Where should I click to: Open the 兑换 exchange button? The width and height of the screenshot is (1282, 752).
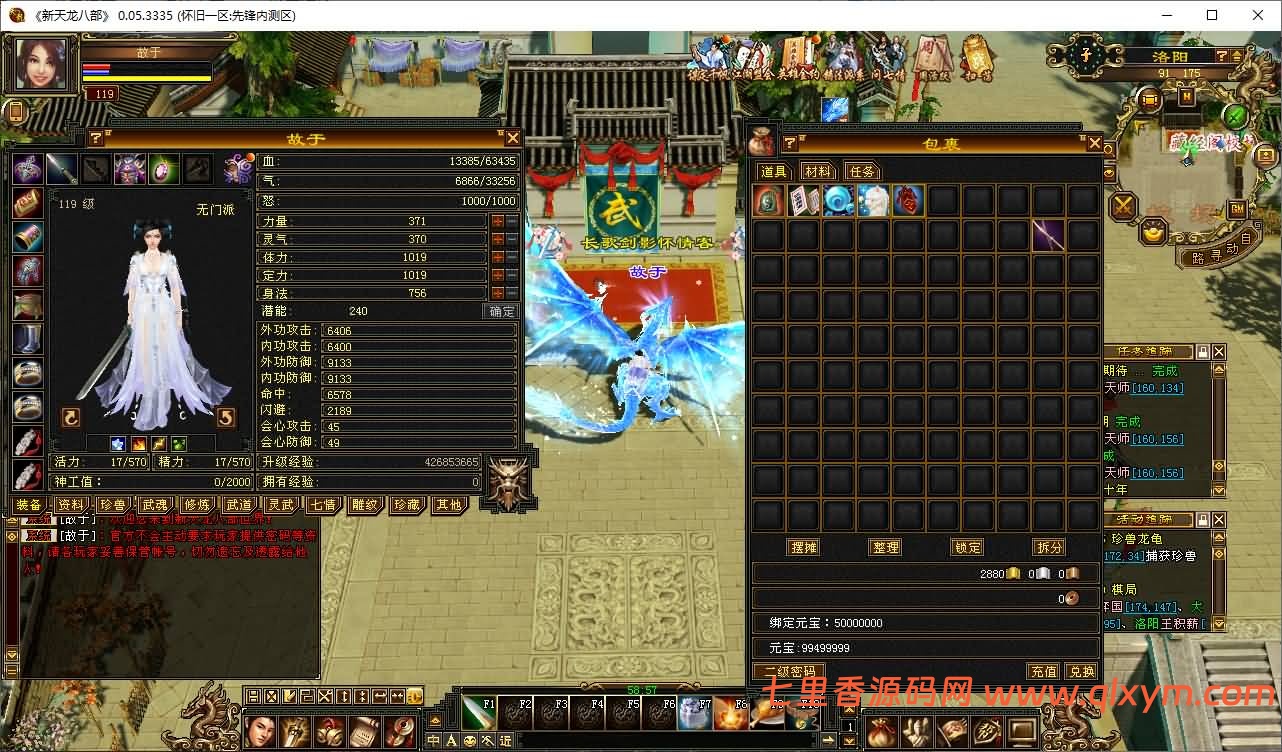[x=1081, y=671]
